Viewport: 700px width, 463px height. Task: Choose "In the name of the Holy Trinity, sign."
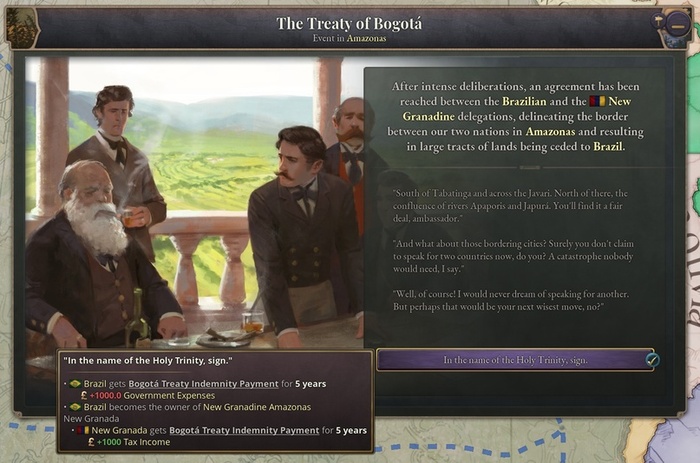coord(515,360)
